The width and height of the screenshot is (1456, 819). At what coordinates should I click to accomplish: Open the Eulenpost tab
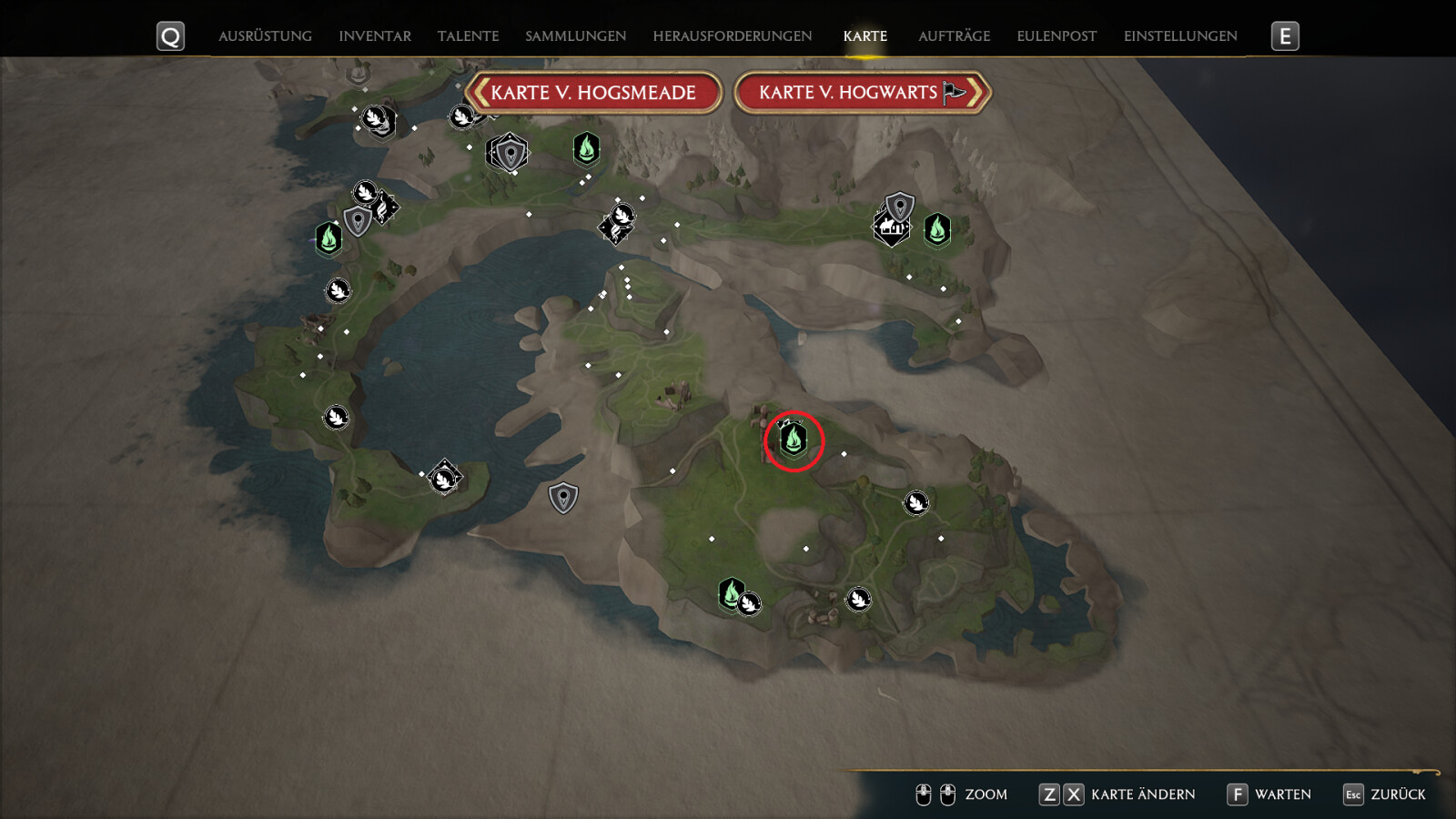pos(1057,36)
